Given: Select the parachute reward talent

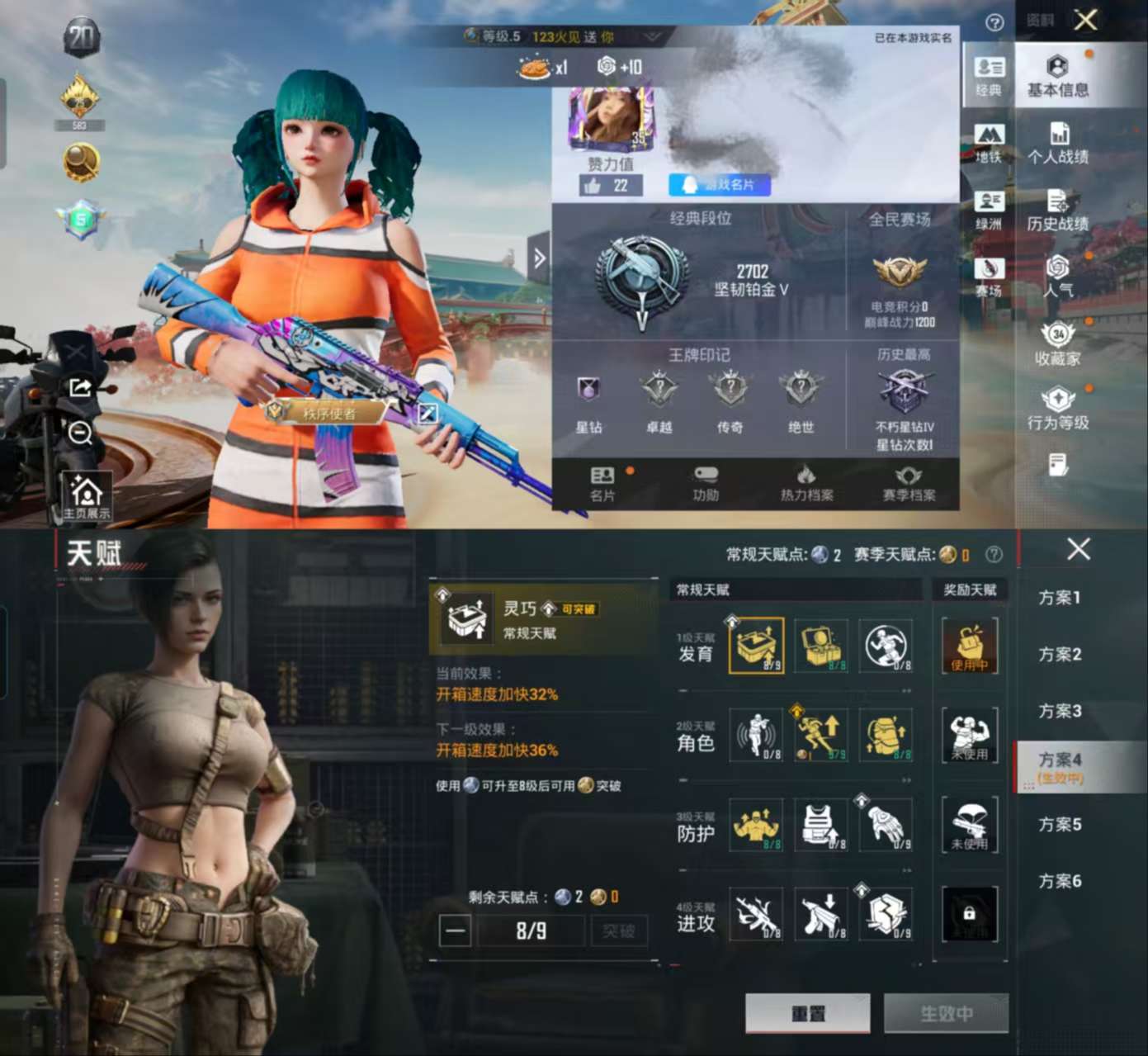Looking at the screenshot, I should (x=969, y=824).
